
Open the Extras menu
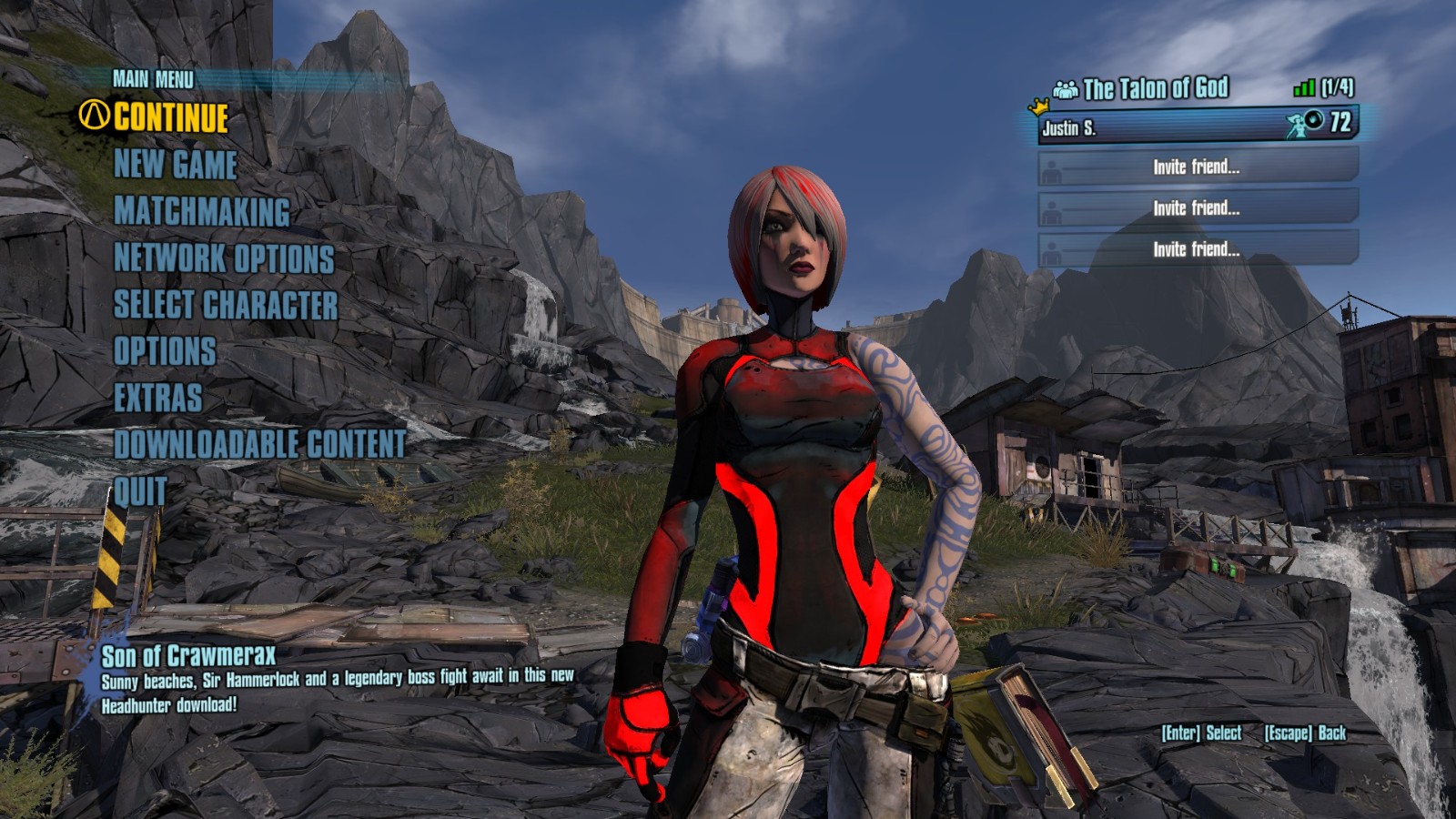(157, 398)
